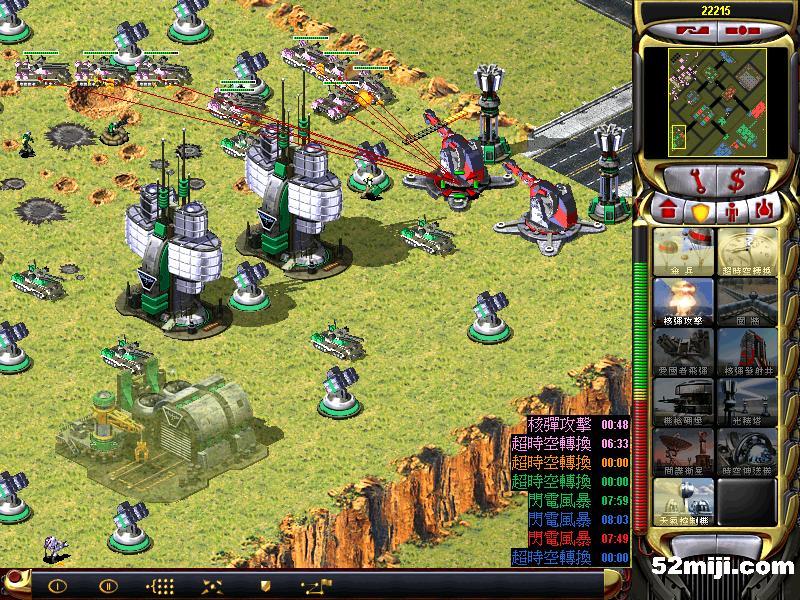Build the pillbox (機槍碉堡) defense
This screenshot has width=800, height=600.
[683, 402]
